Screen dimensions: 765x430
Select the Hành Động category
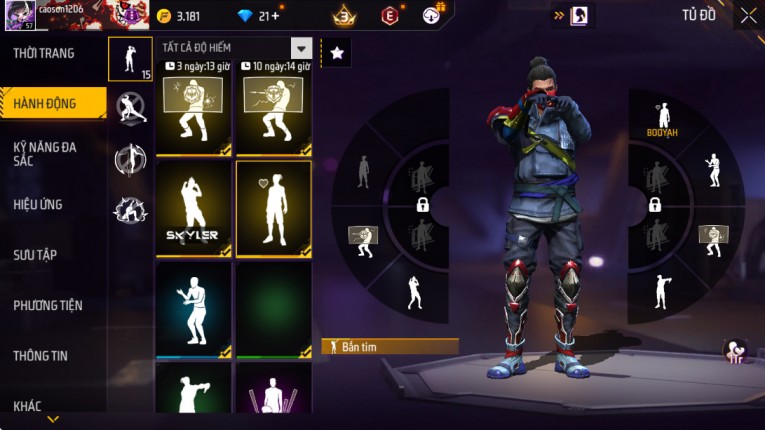click(x=45, y=102)
